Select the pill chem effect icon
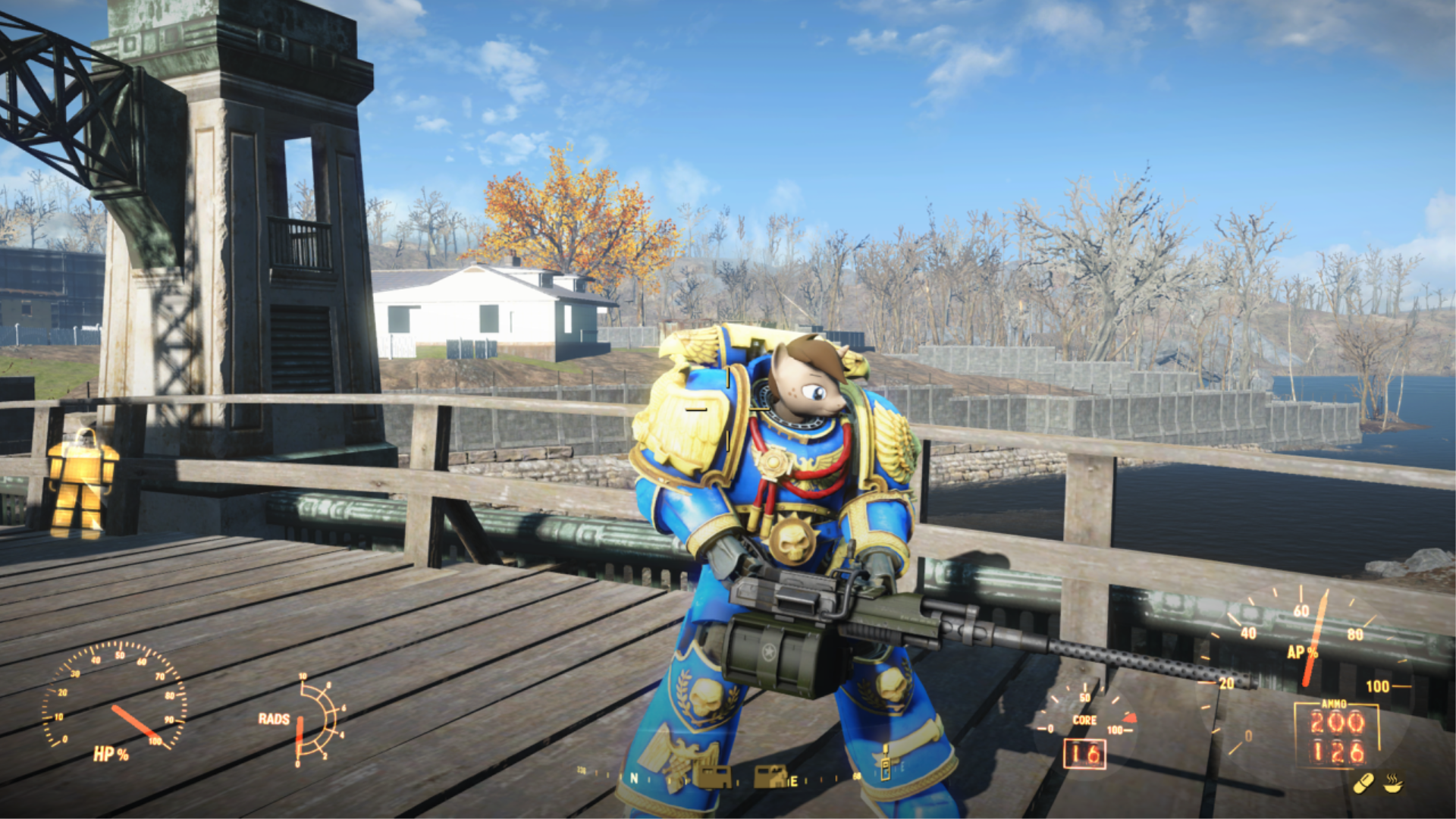The height and width of the screenshot is (819, 1456). click(x=1363, y=783)
